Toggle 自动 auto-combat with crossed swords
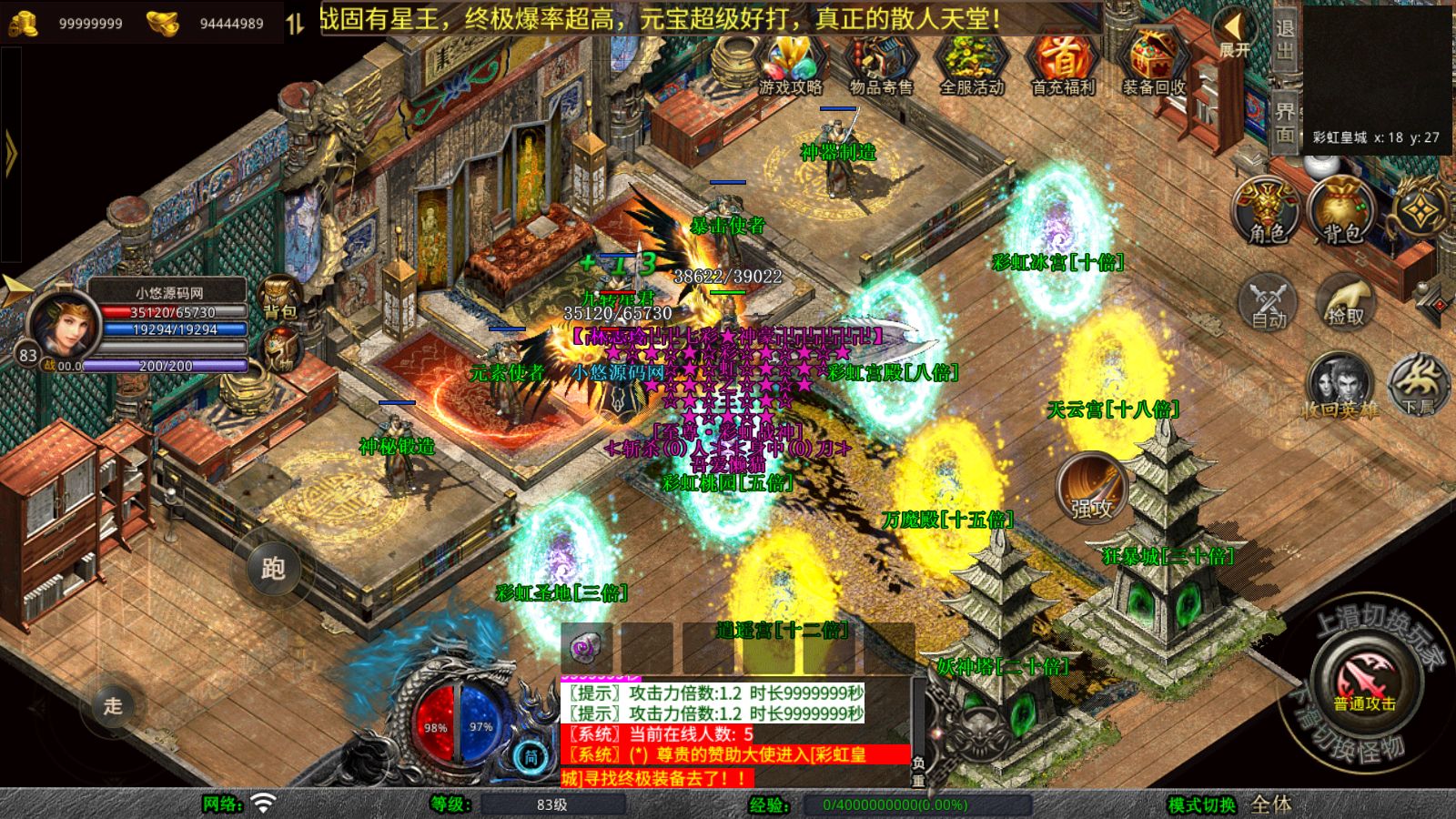 click(1268, 302)
